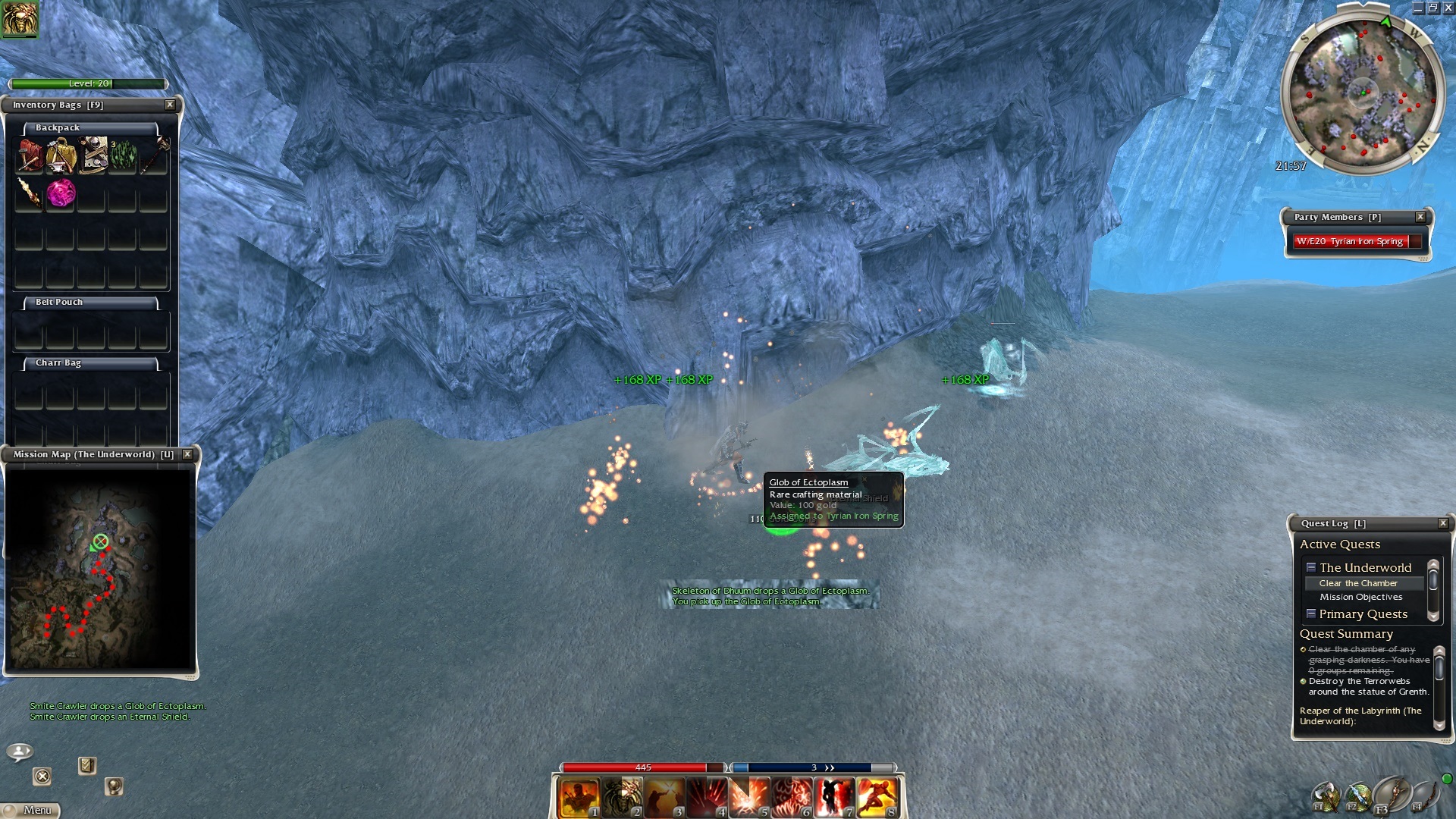Select the golden flame sword item
The image size is (1456, 819).
30,193
